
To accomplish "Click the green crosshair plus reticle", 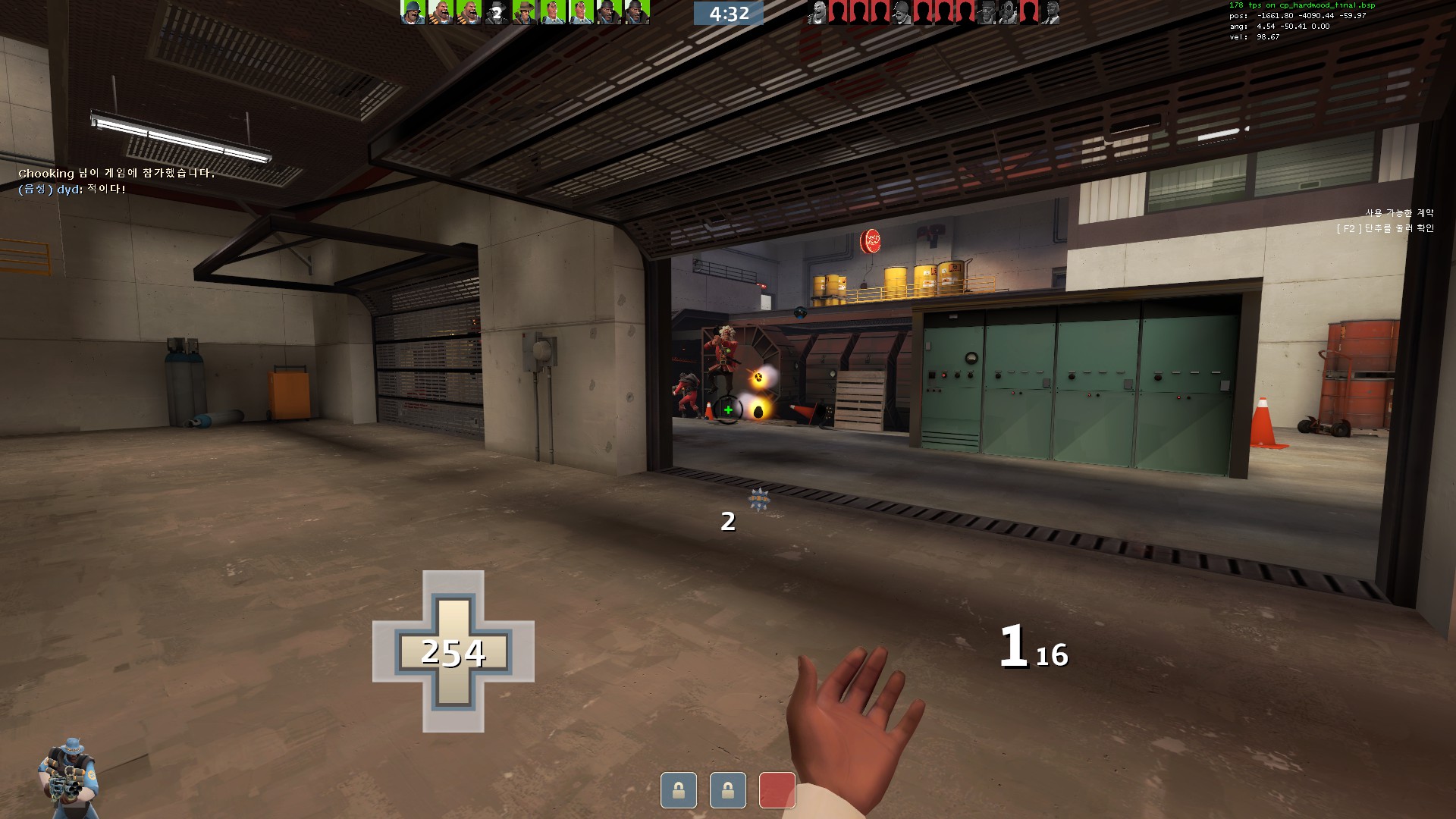I will (728, 409).
